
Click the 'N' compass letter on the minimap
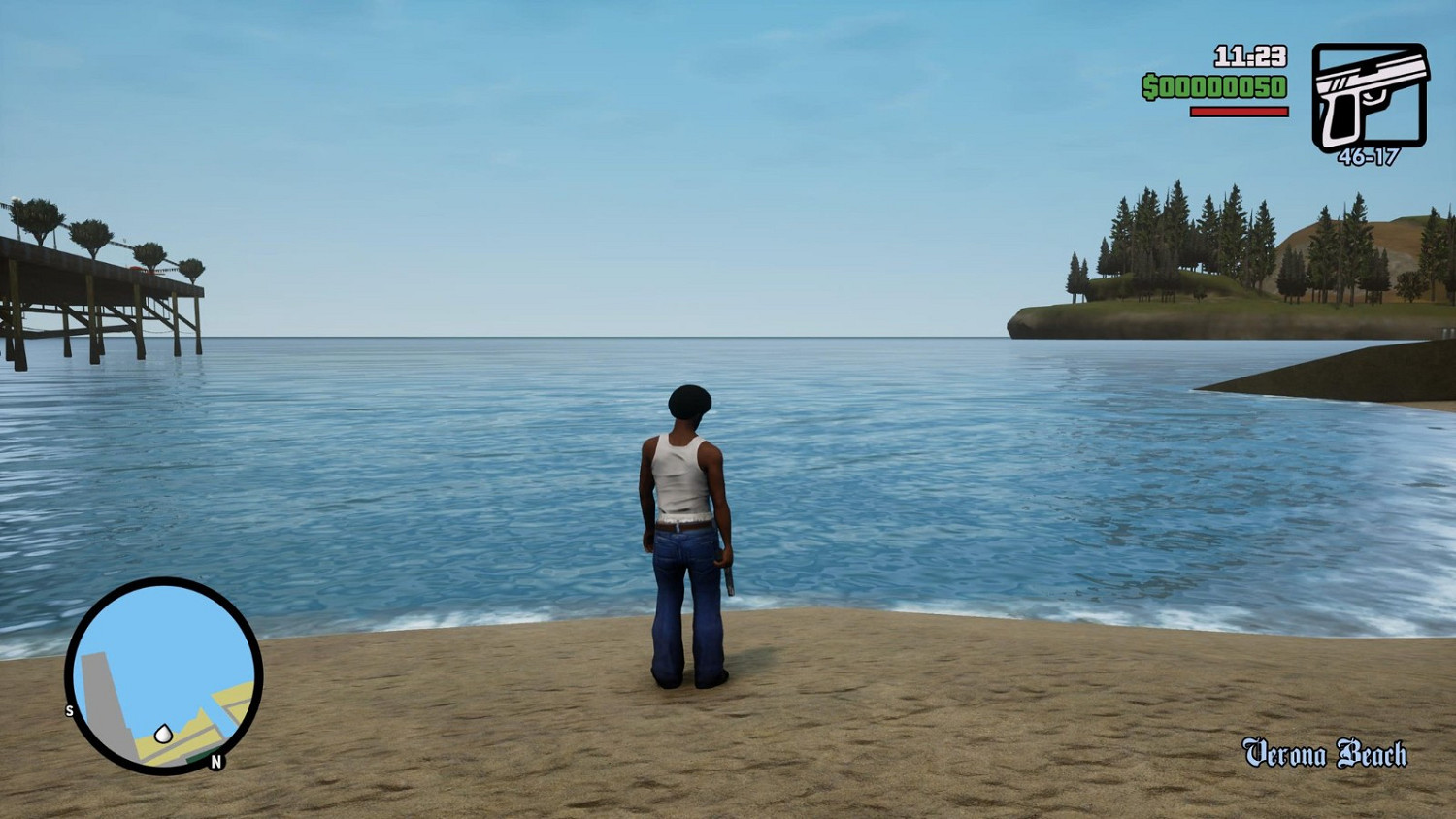click(x=216, y=761)
